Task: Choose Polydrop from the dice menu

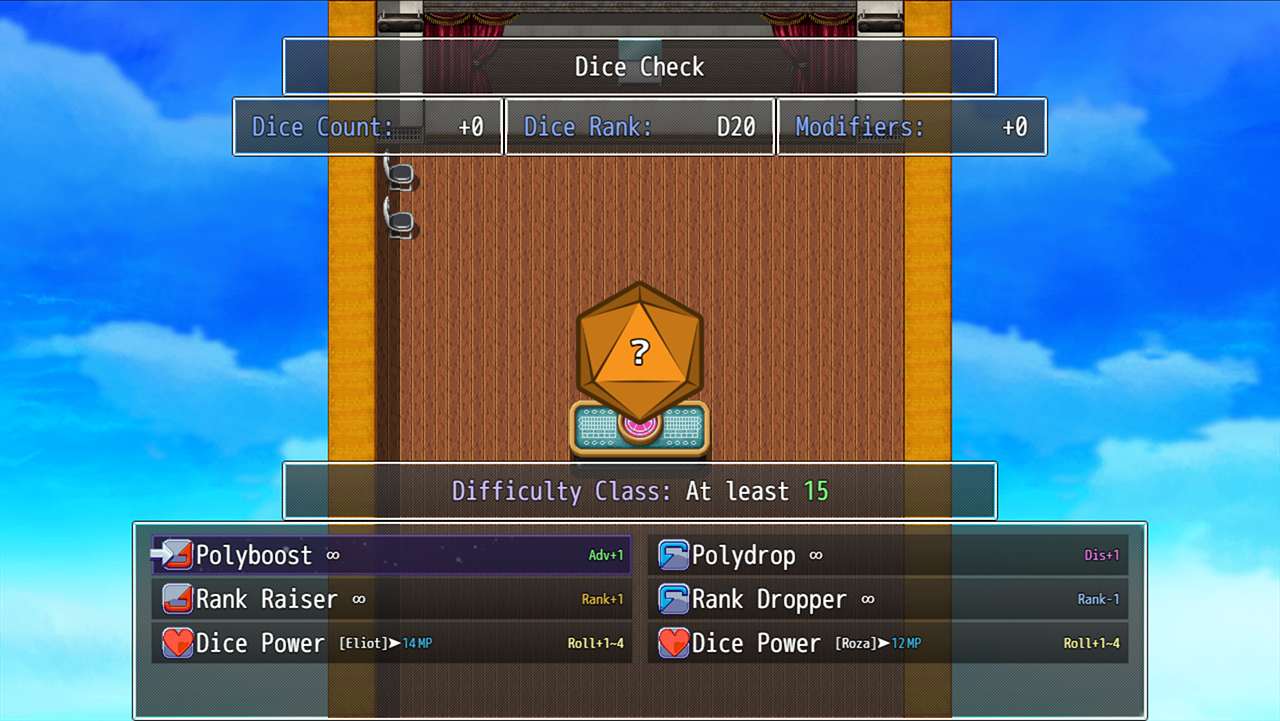Action: click(x=887, y=555)
